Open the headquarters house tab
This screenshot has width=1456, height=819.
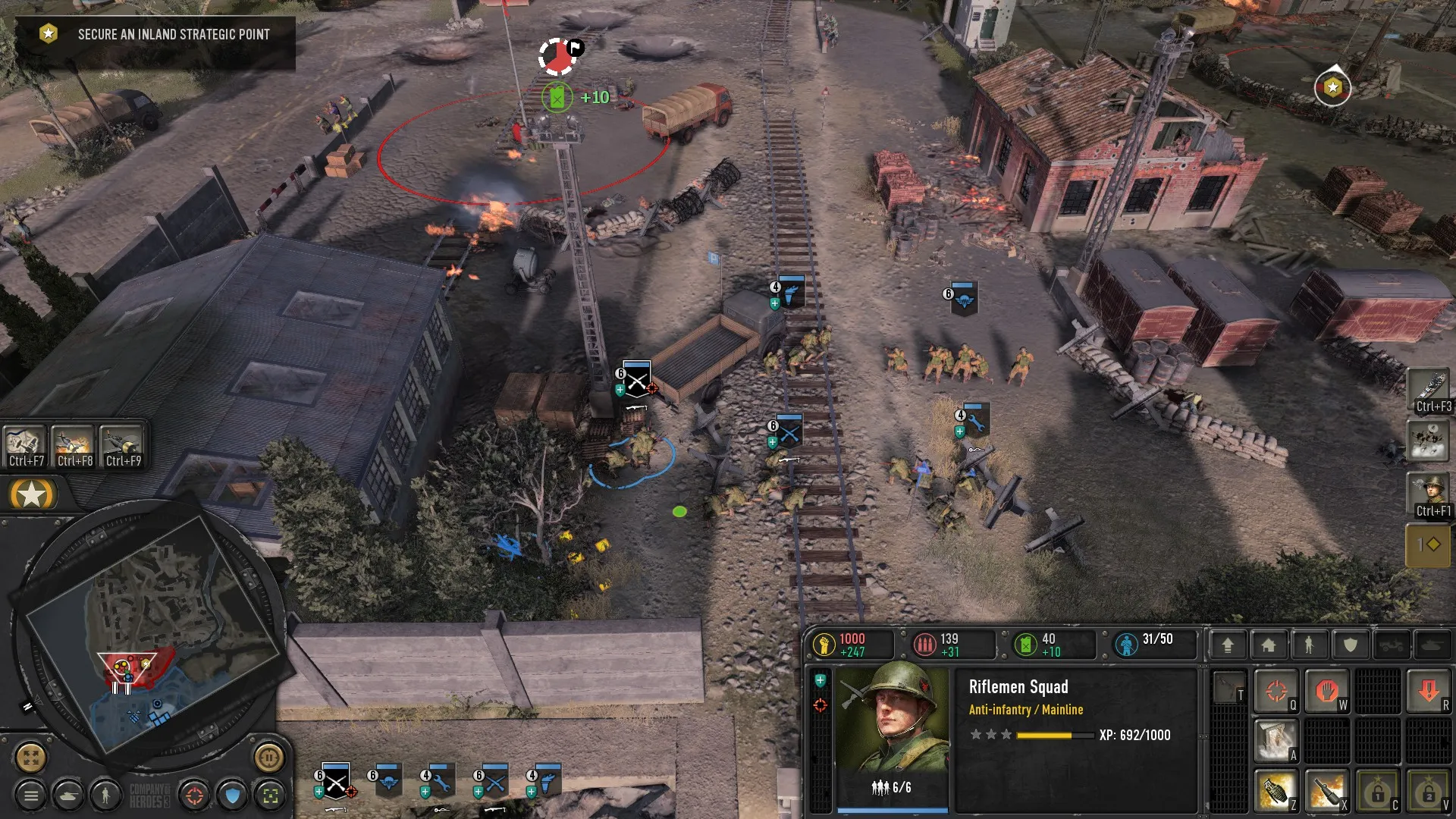tap(1268, 645)
